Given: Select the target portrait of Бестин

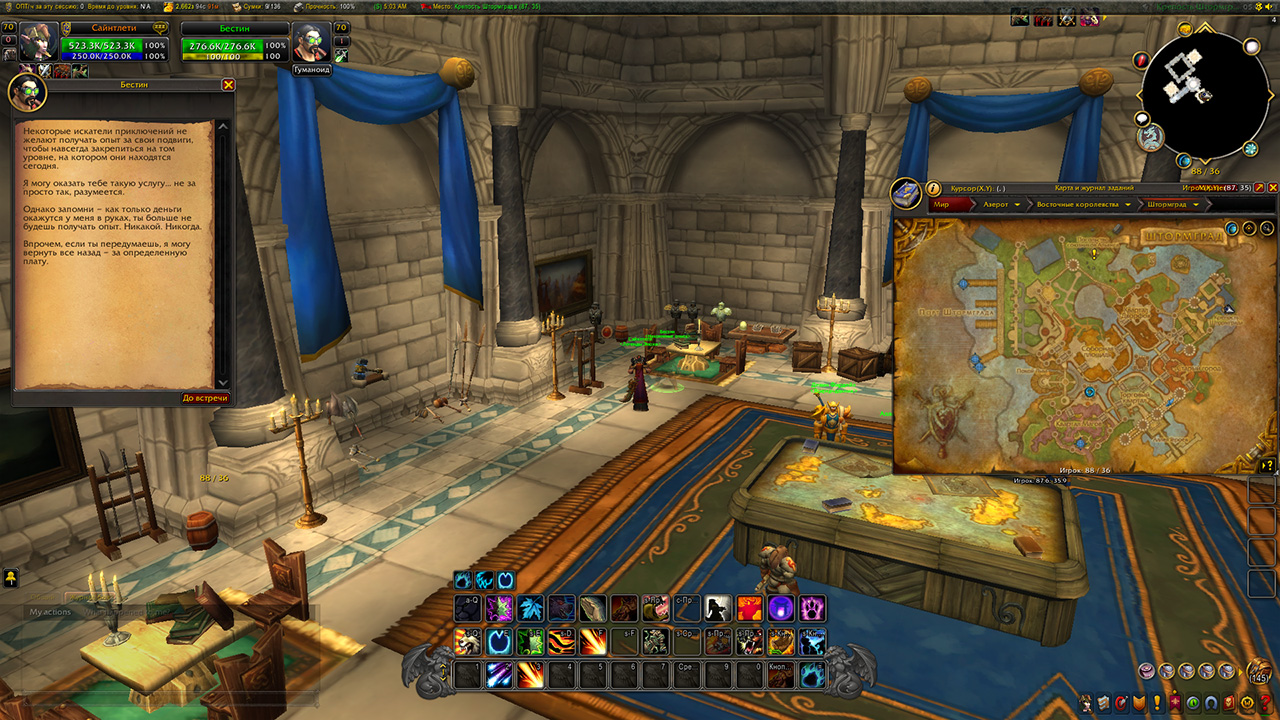Looking at the screenshot, I should pos(310,44).
